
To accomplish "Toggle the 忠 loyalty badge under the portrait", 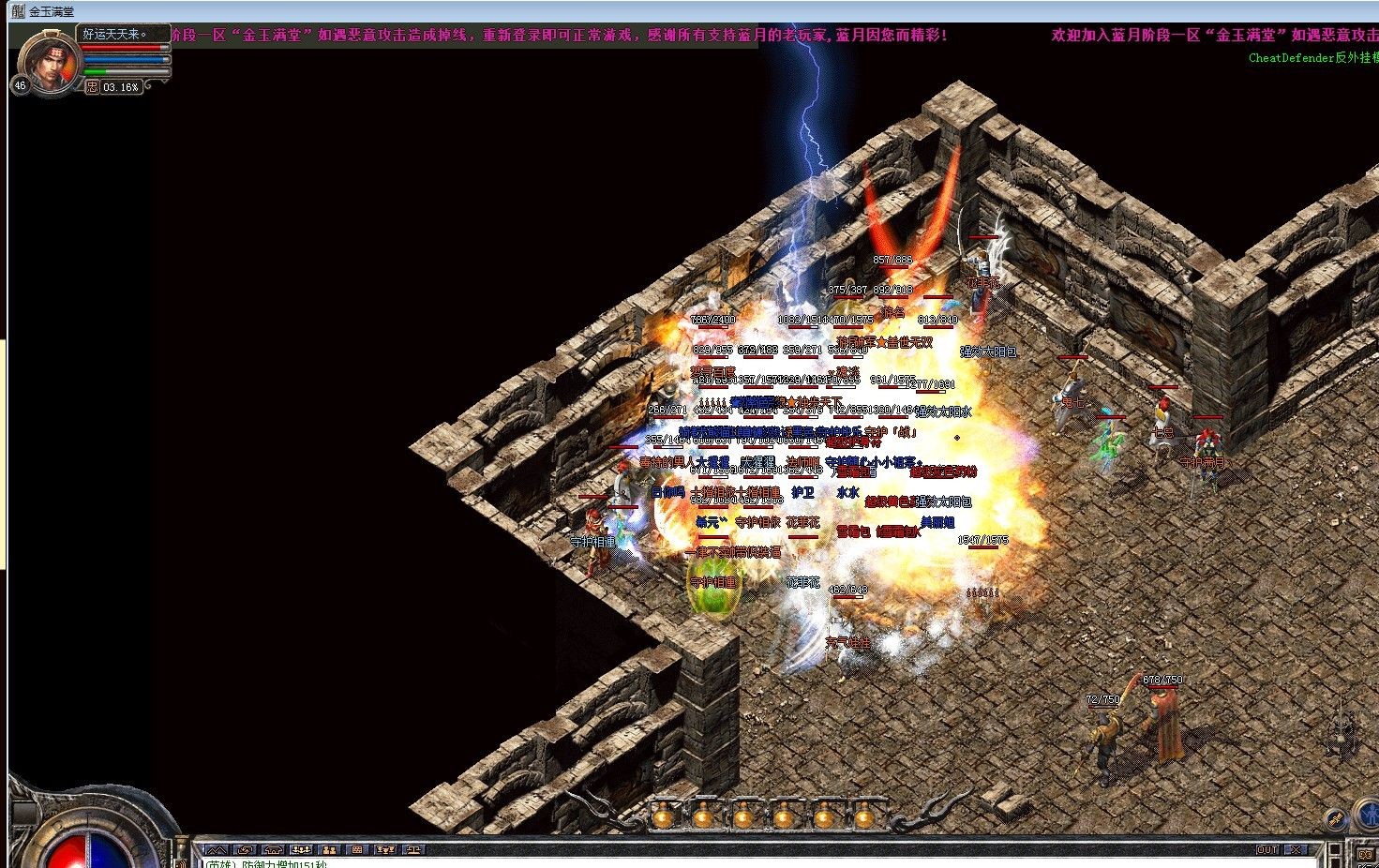I will pyautogui.click(x=92, y=86).
